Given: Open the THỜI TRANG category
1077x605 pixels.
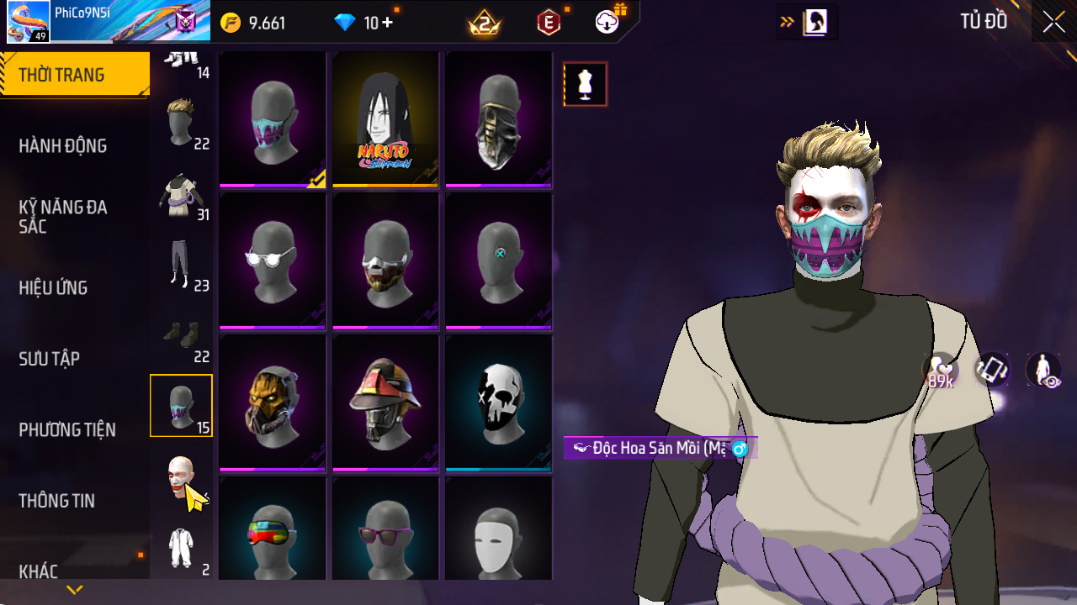Looking at the screenshot, I should click(62, 75).
